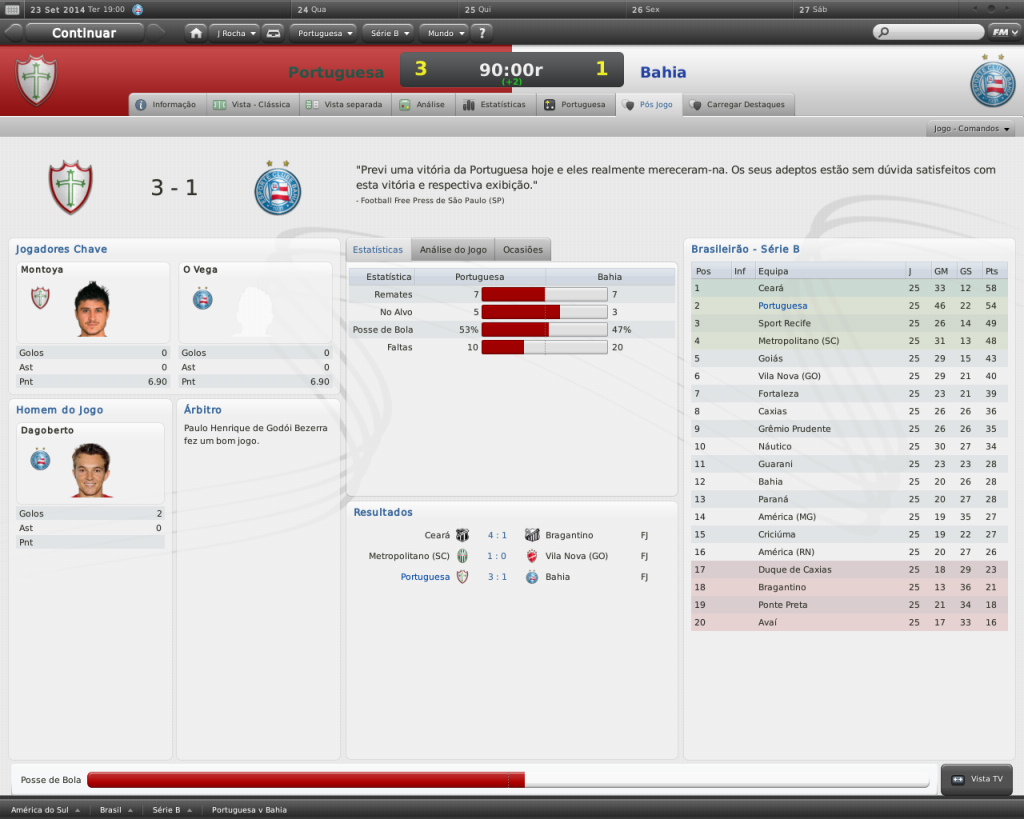The width and height of the screenshot is (1024, 819).
Task: Click the Continuar button
Action: [x=84, y=33]
